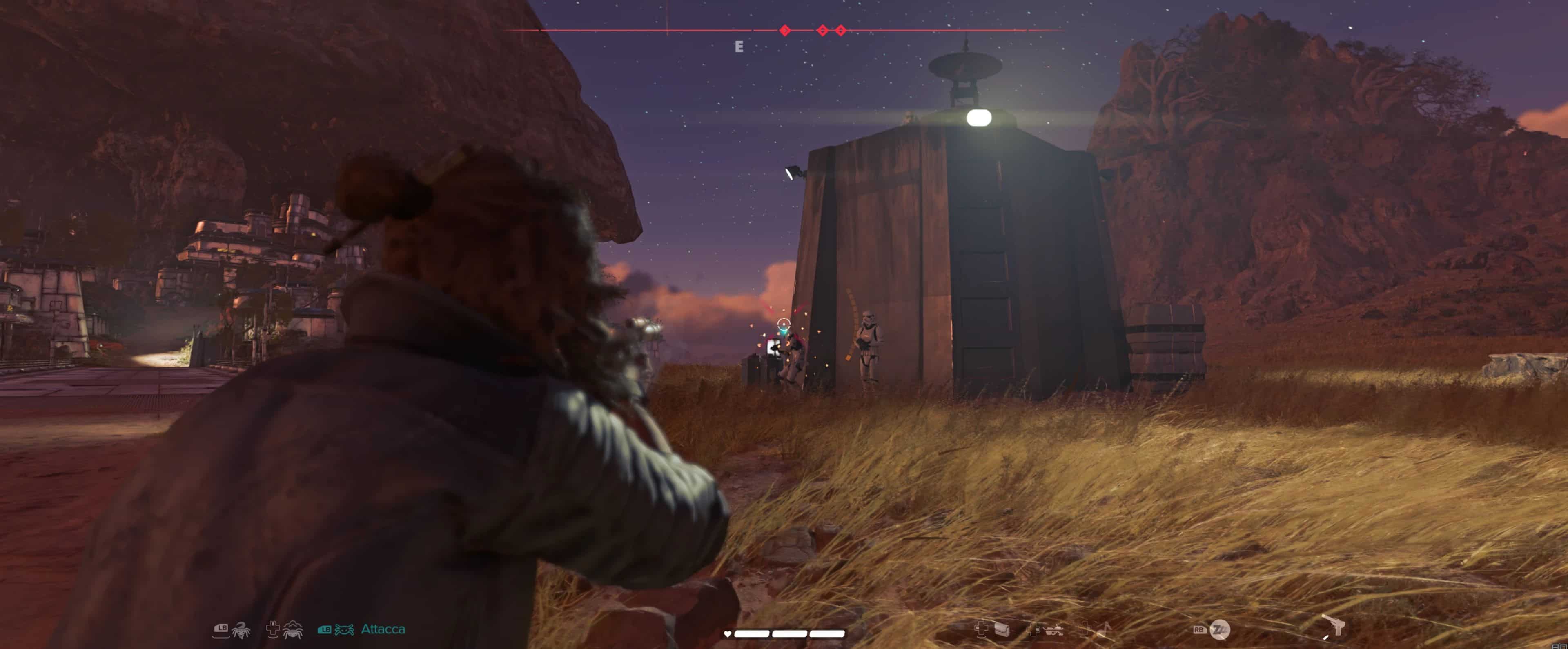Activate the Zz stun shot icon
Image resolution: width=1568 pixels, height=649 pixels.
[x=1219, y=629]
